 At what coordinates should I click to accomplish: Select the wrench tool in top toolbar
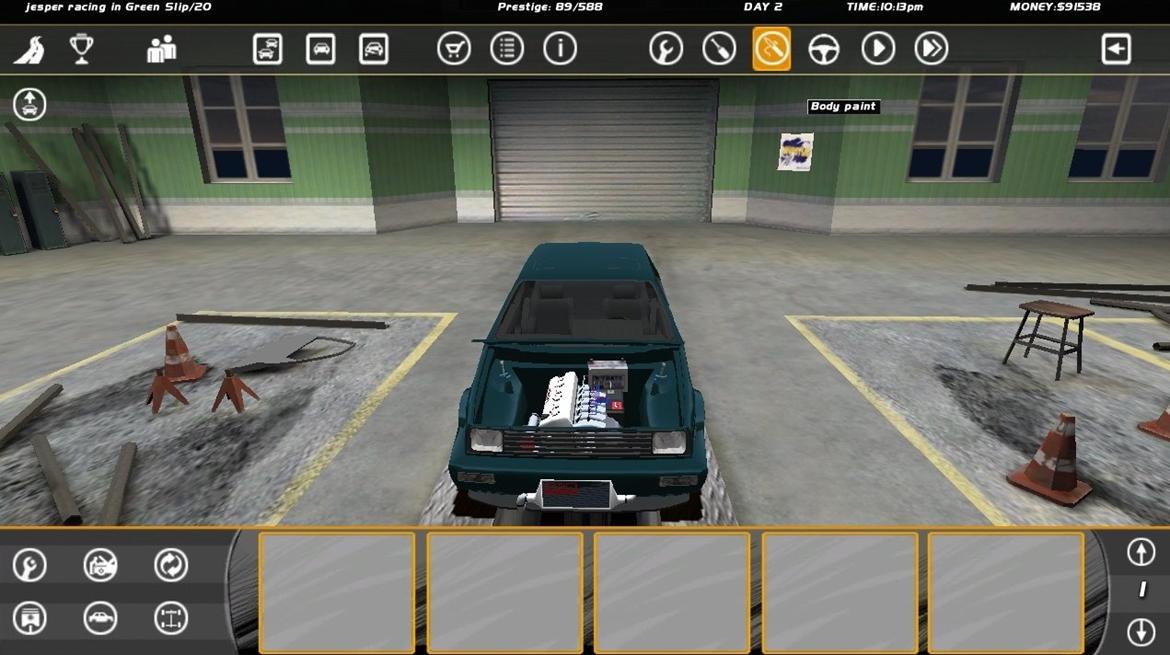tap(666, 49)
